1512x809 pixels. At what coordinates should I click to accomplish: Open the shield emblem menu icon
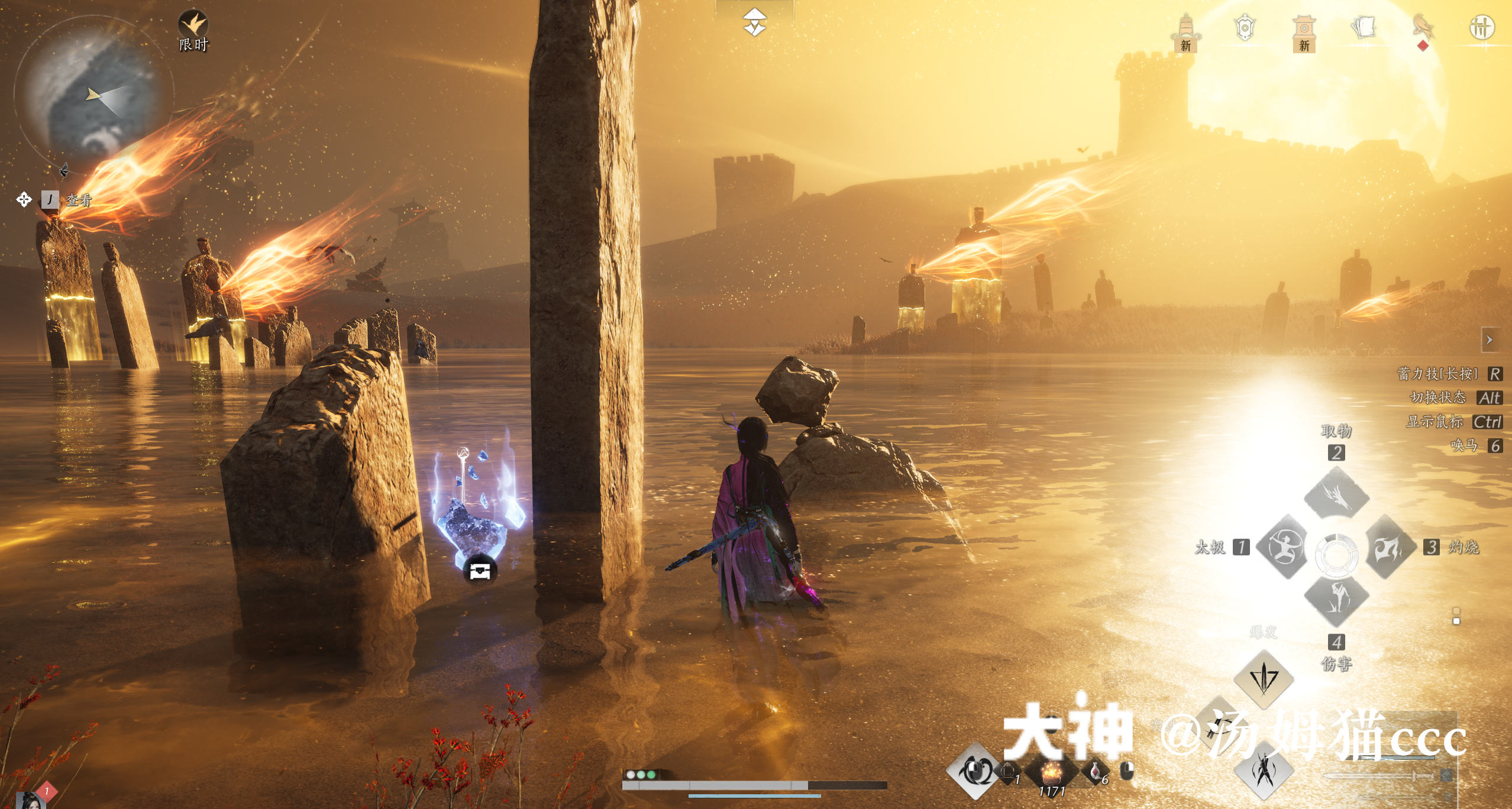tap(1245, 27)
